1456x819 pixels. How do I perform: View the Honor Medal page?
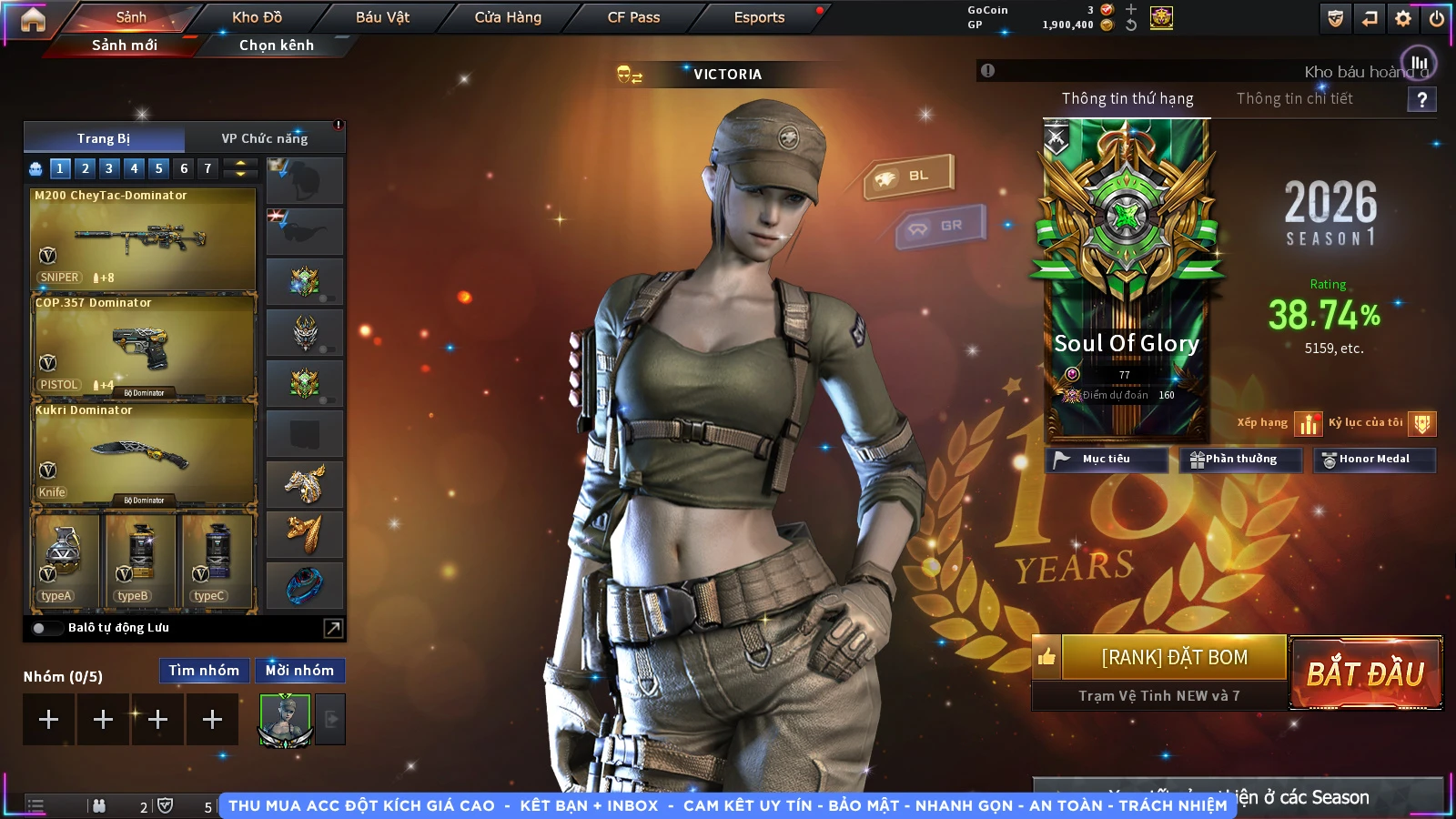(1373, 460)
